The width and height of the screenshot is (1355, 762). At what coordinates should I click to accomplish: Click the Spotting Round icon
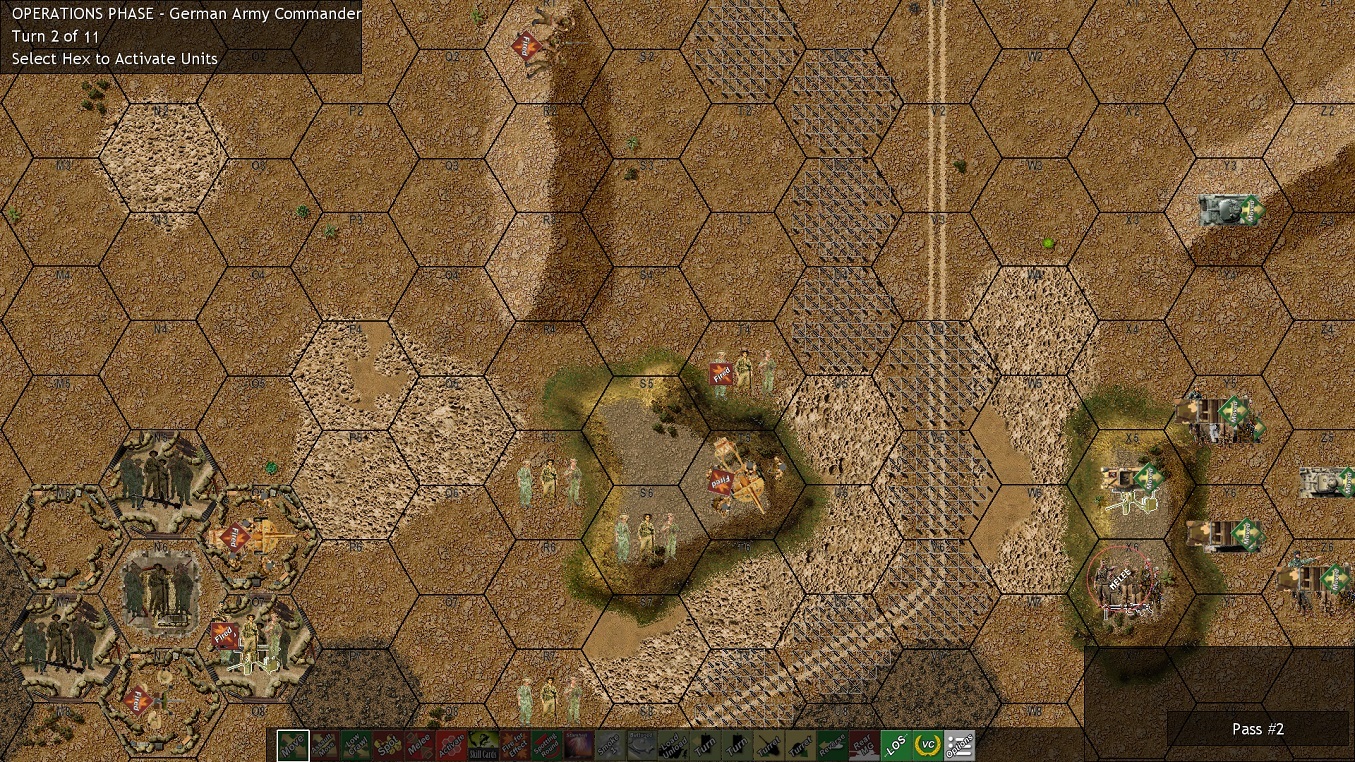coord(547,745)
